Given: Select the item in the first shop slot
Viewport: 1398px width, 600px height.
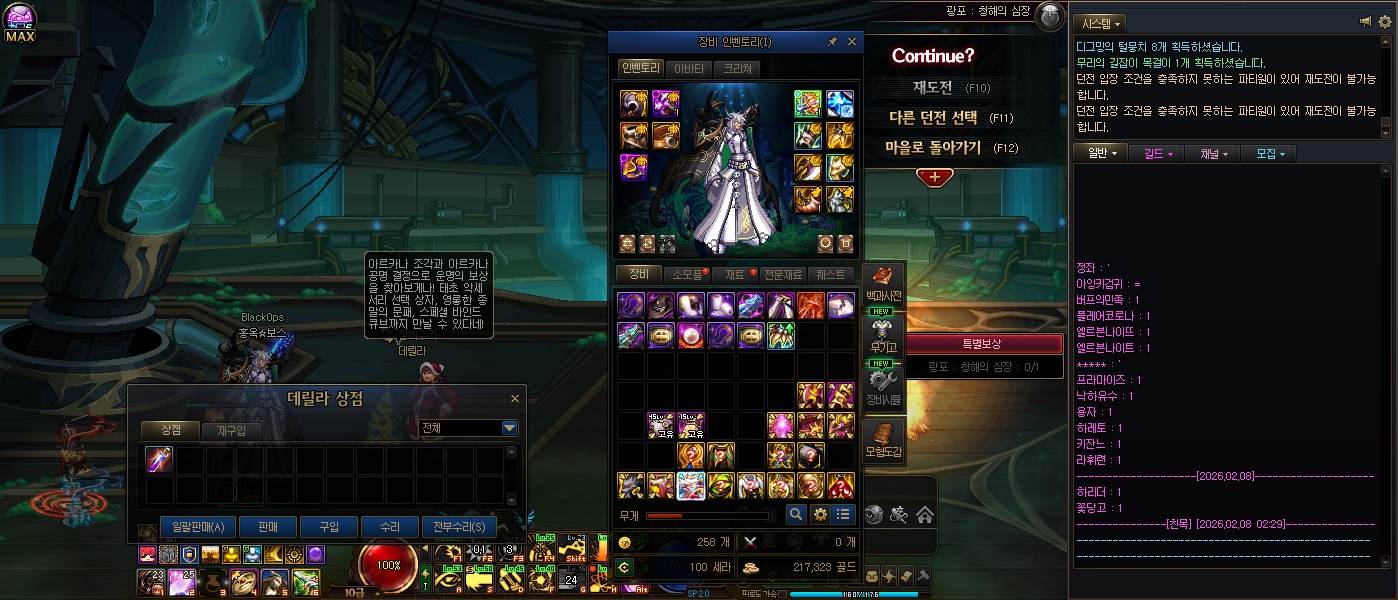Looking at the screenshot, I should coord(160,459).
